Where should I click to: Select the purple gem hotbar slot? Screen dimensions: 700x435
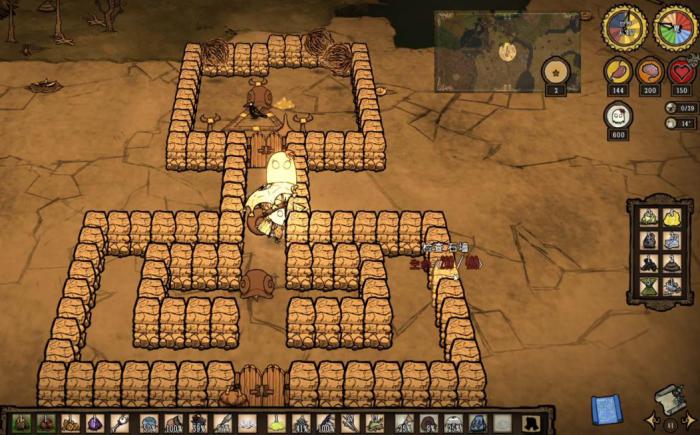(x=94, y=424)
